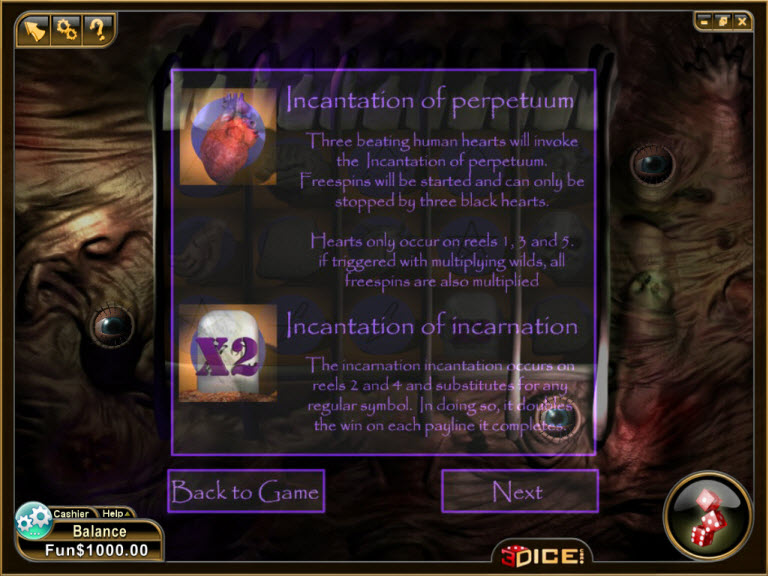
Task: Return with the Back to Game button
Action: pyautogui.click(x=246, y=491)
